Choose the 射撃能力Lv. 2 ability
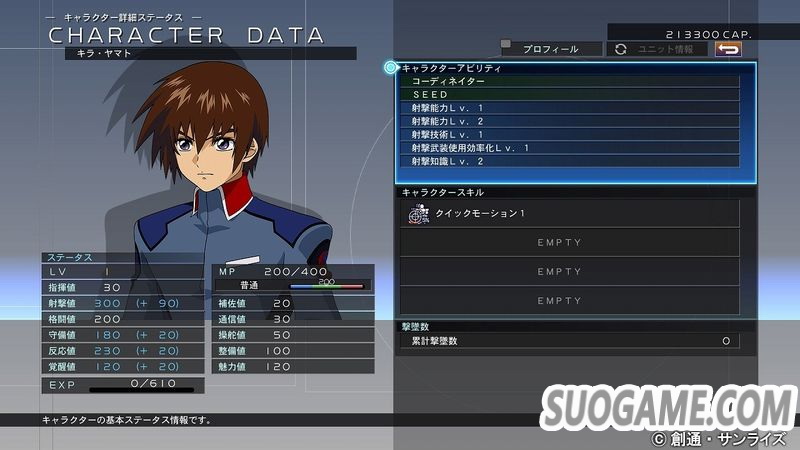 click(x=571, y=121)
